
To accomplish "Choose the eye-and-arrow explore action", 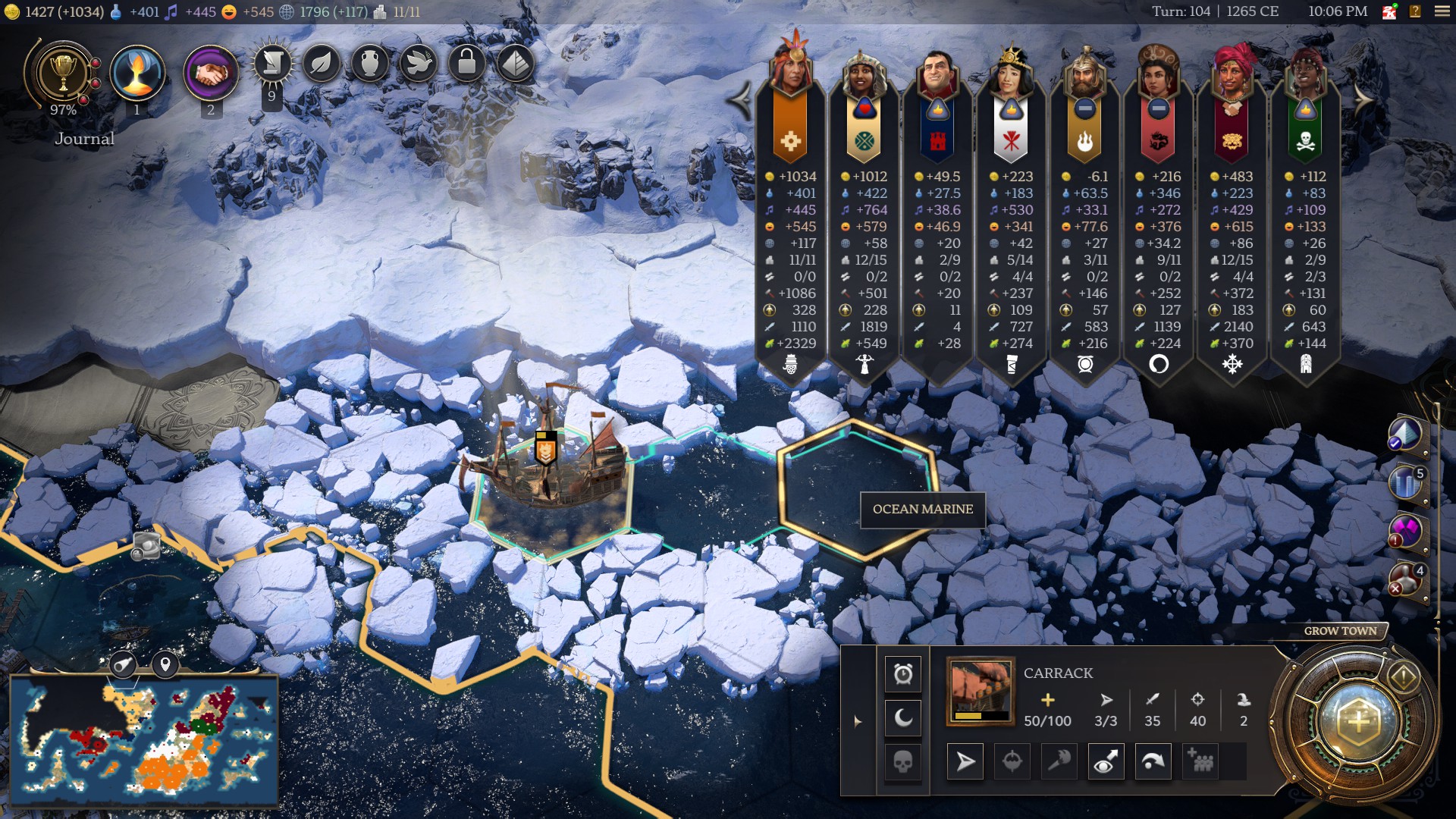I will (1105, 761).
